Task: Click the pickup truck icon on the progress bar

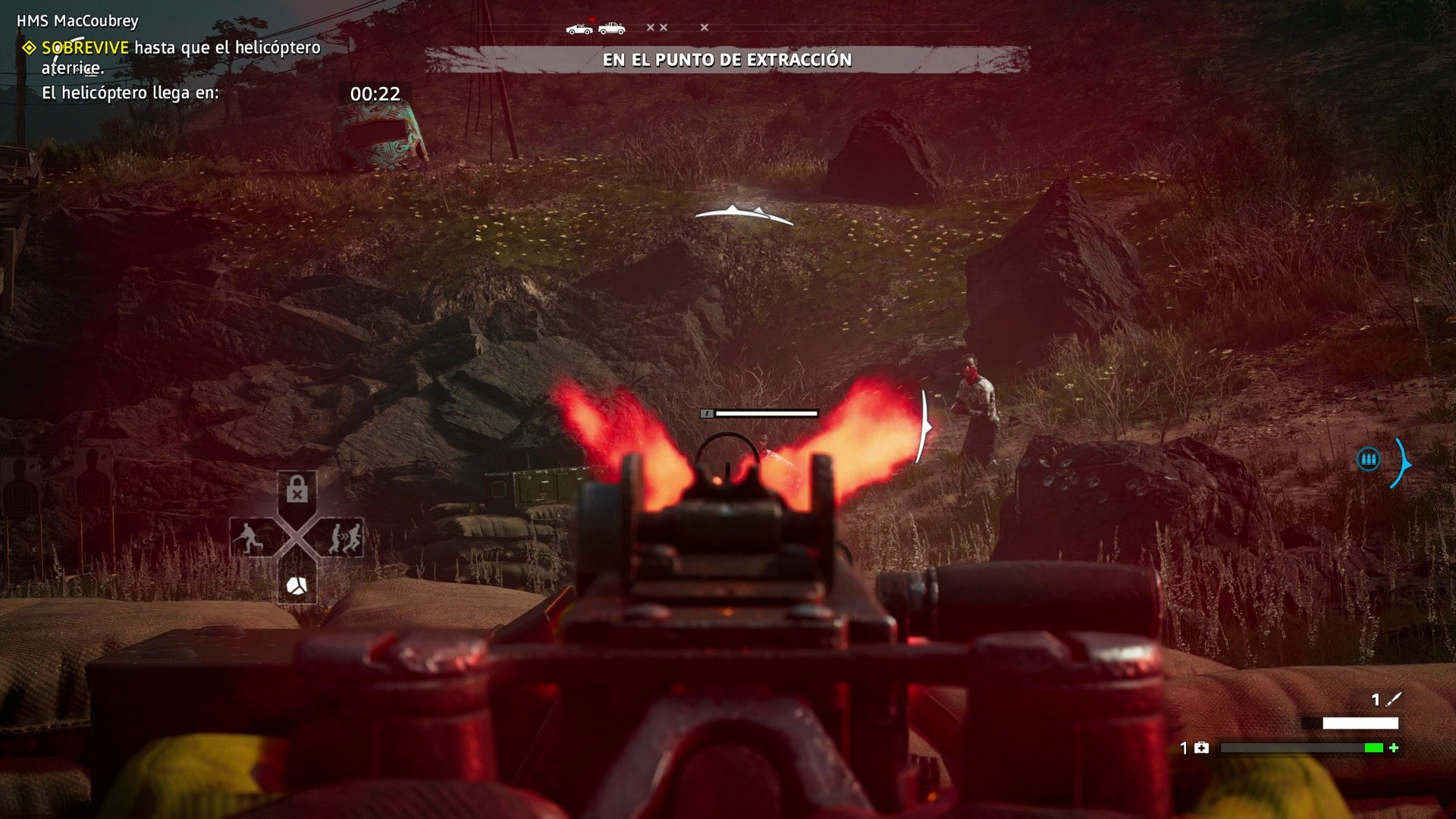Action: 612,28
